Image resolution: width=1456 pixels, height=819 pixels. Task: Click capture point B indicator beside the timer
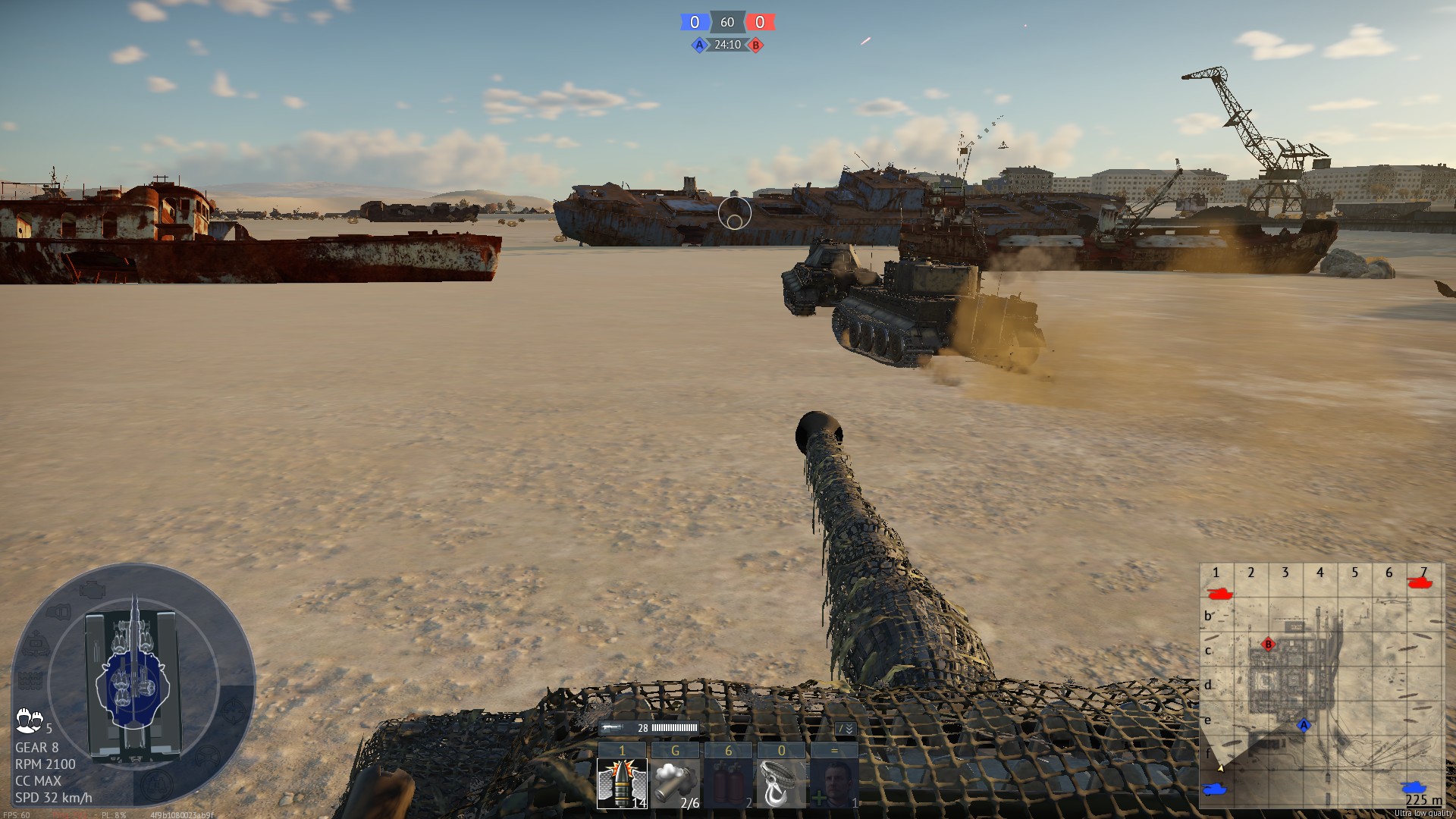(x=755, y=45)
